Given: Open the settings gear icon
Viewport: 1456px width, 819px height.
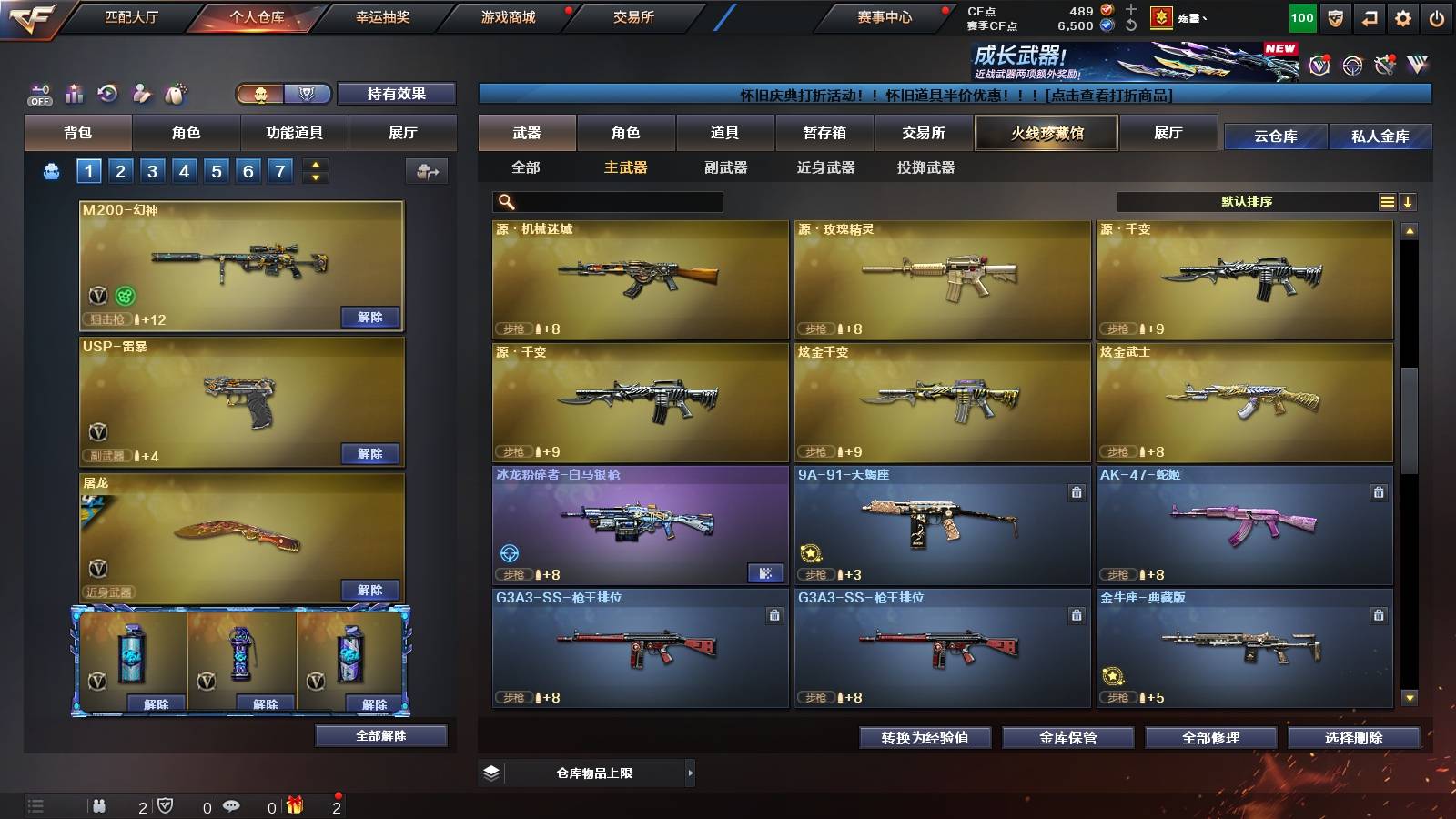Looking at the screenshot, I should pyautogui.click(x=1401, y=18).
